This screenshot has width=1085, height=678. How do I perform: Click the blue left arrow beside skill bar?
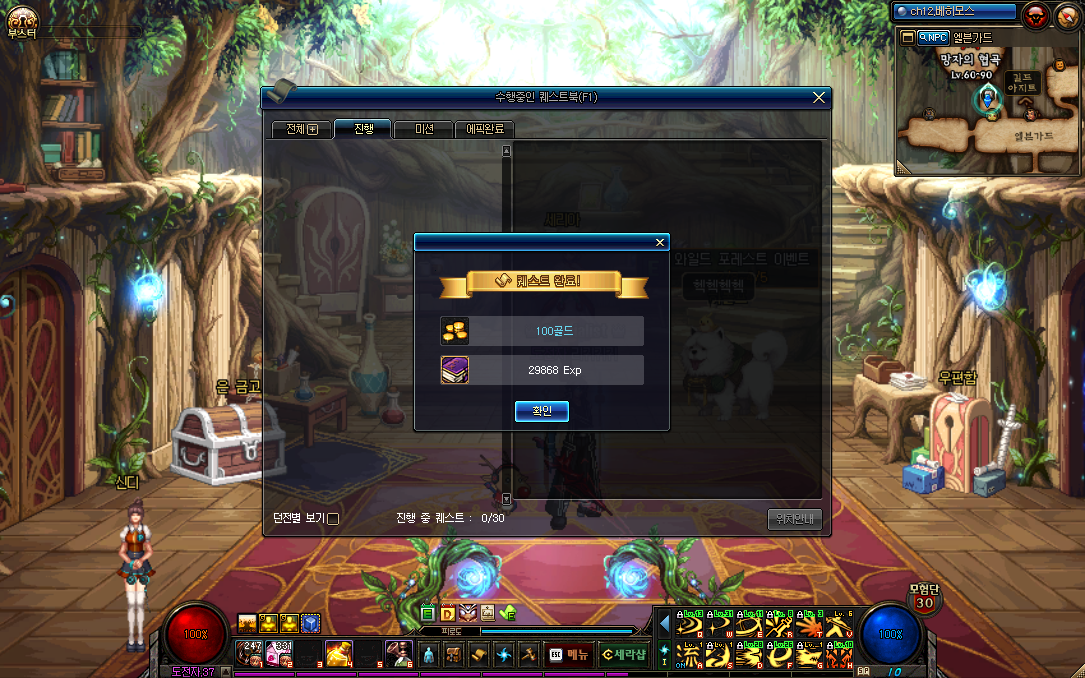pyautogui.click(x=664, y=624)
